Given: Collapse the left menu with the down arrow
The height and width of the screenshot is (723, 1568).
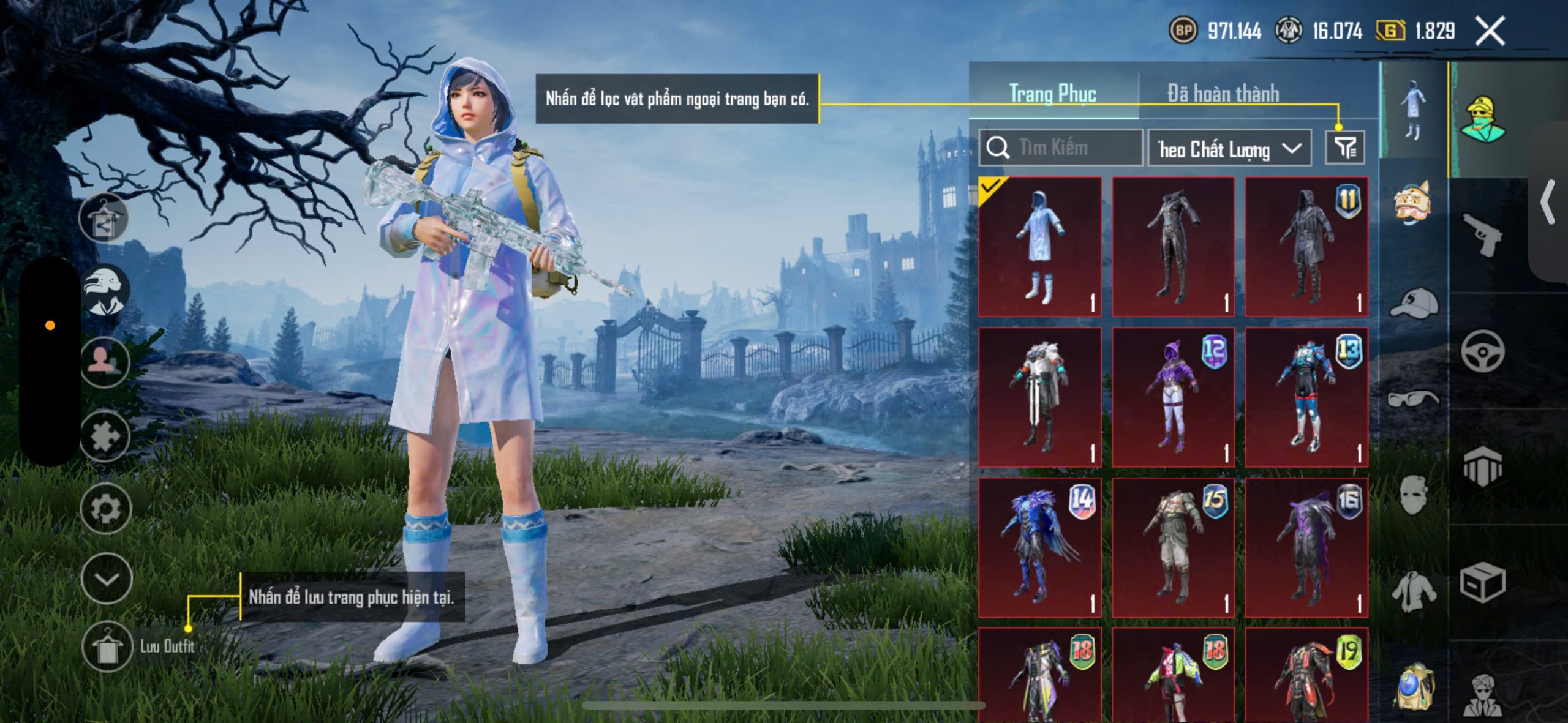Looking at the screenshot, I should pos(107,579).
